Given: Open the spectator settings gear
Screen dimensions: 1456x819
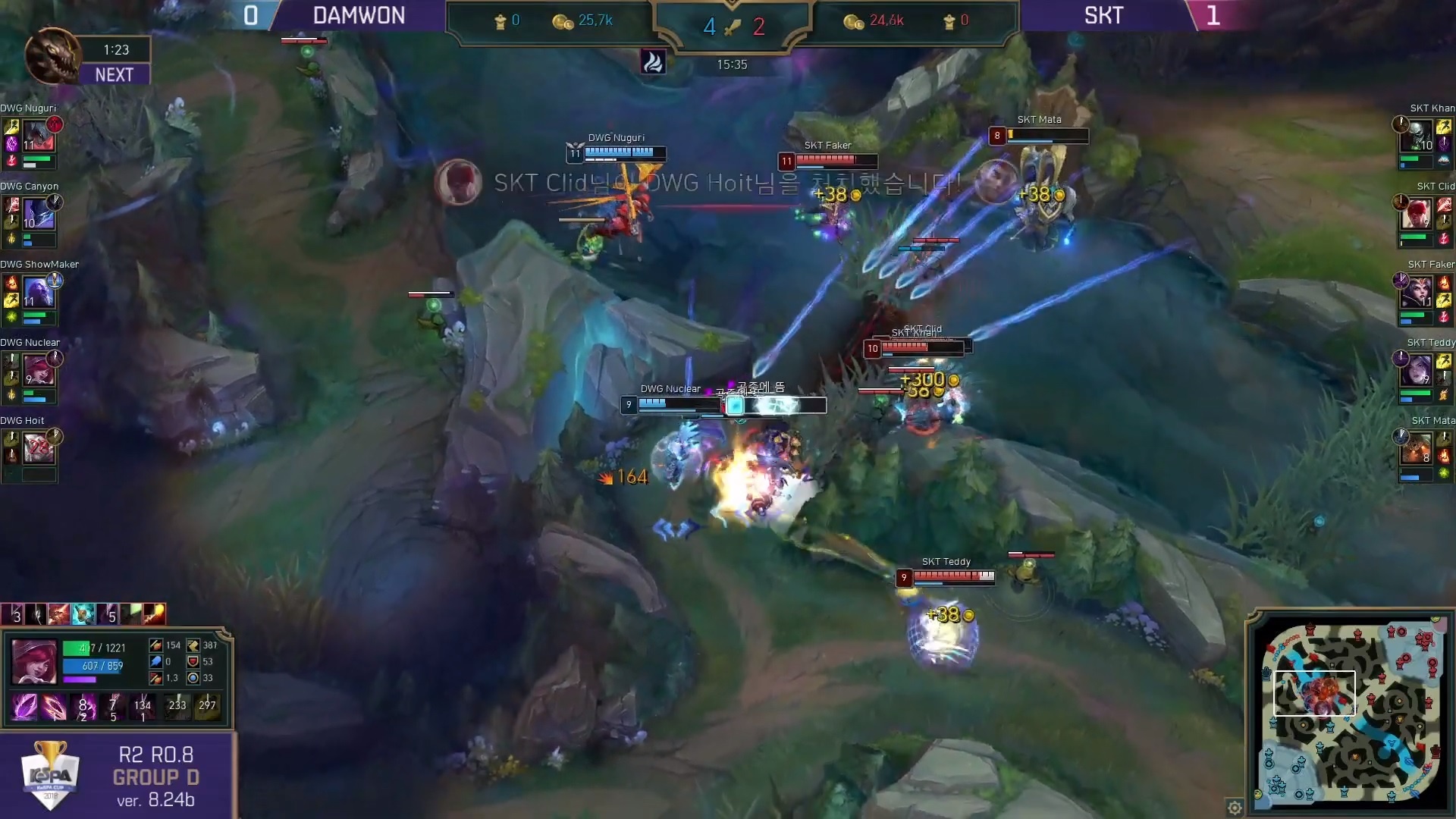Looking at the screenshot, I should point(1234,808).
